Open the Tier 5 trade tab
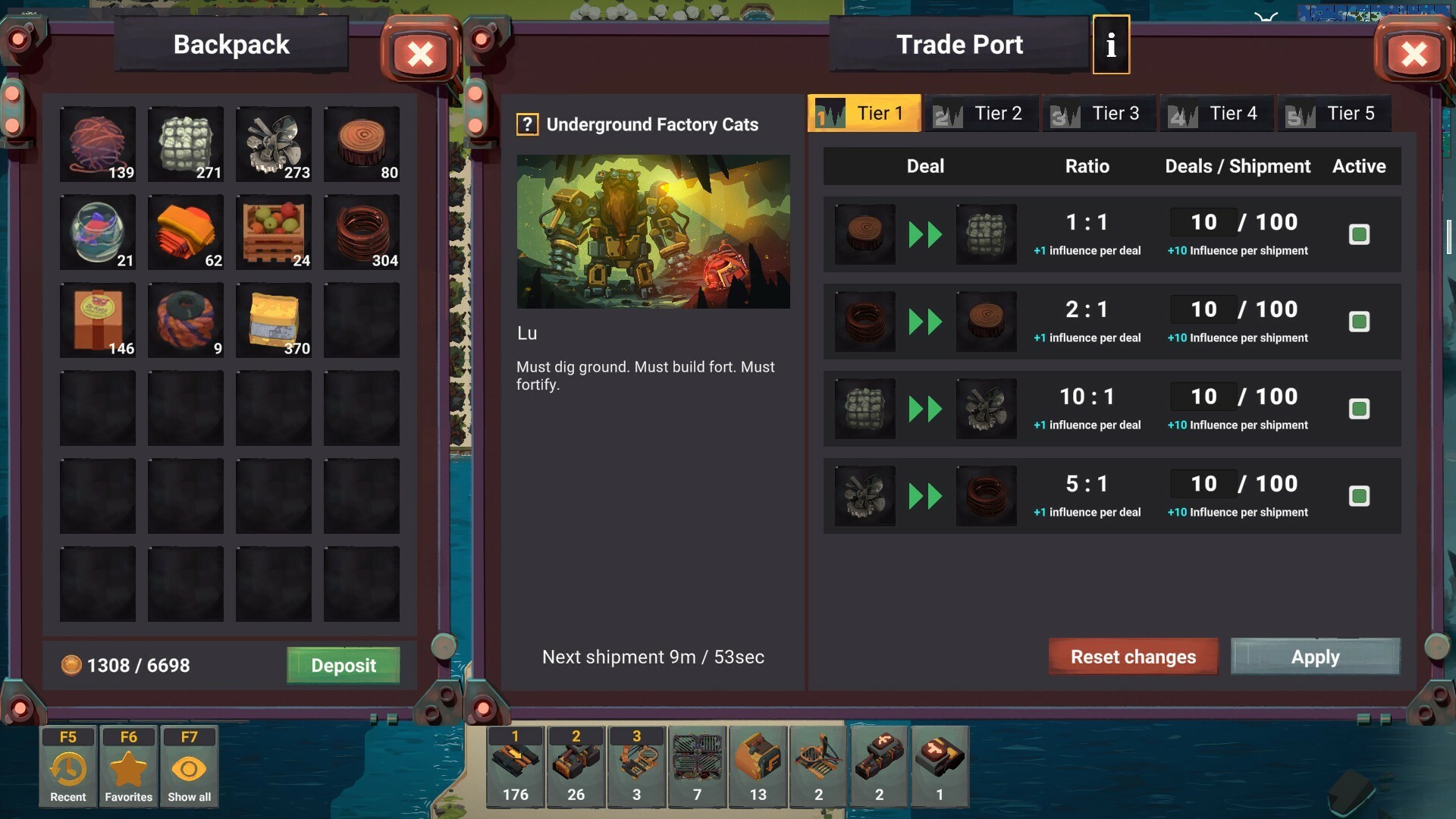 pos(1335,113)
